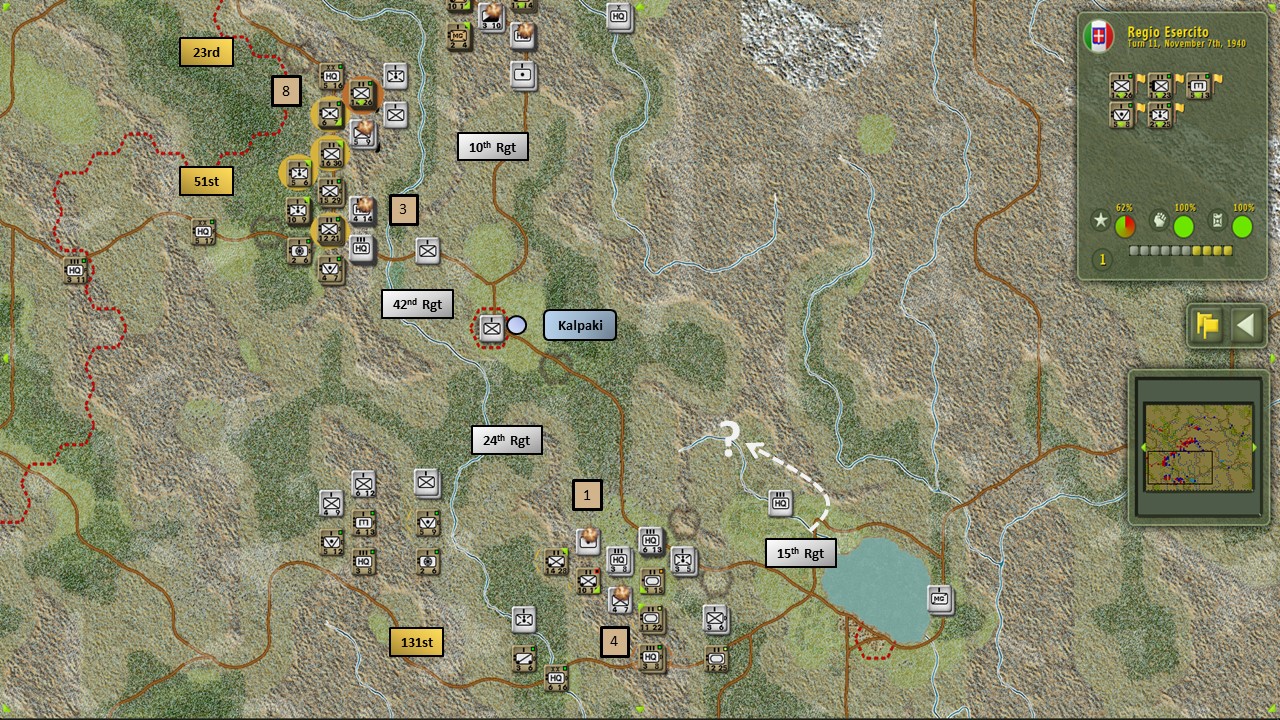
Task: Select the HQ counter beside the 15th Rgt label
Action: 781,503
